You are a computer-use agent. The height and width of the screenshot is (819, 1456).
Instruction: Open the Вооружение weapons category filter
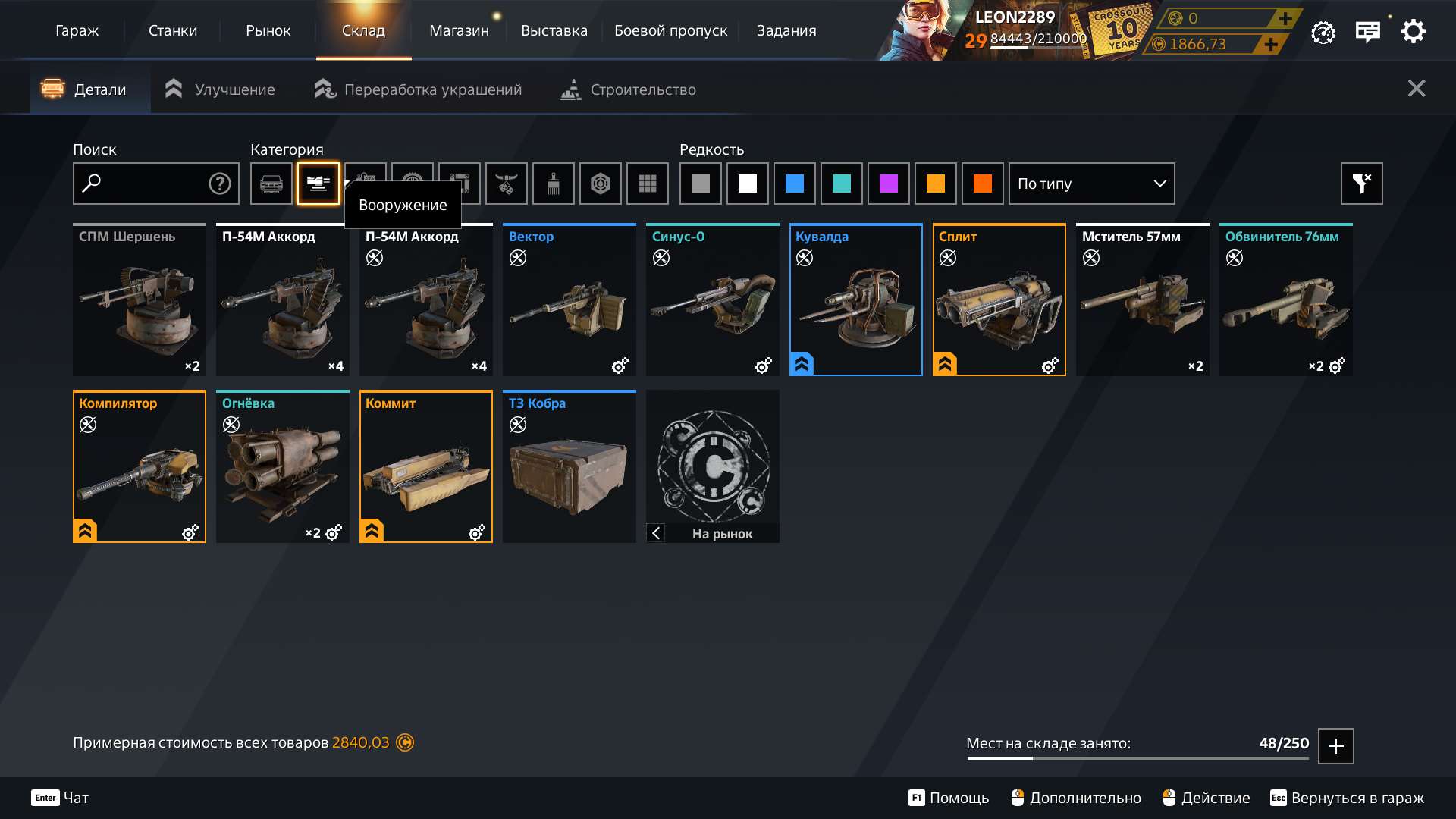coord(318,184)
